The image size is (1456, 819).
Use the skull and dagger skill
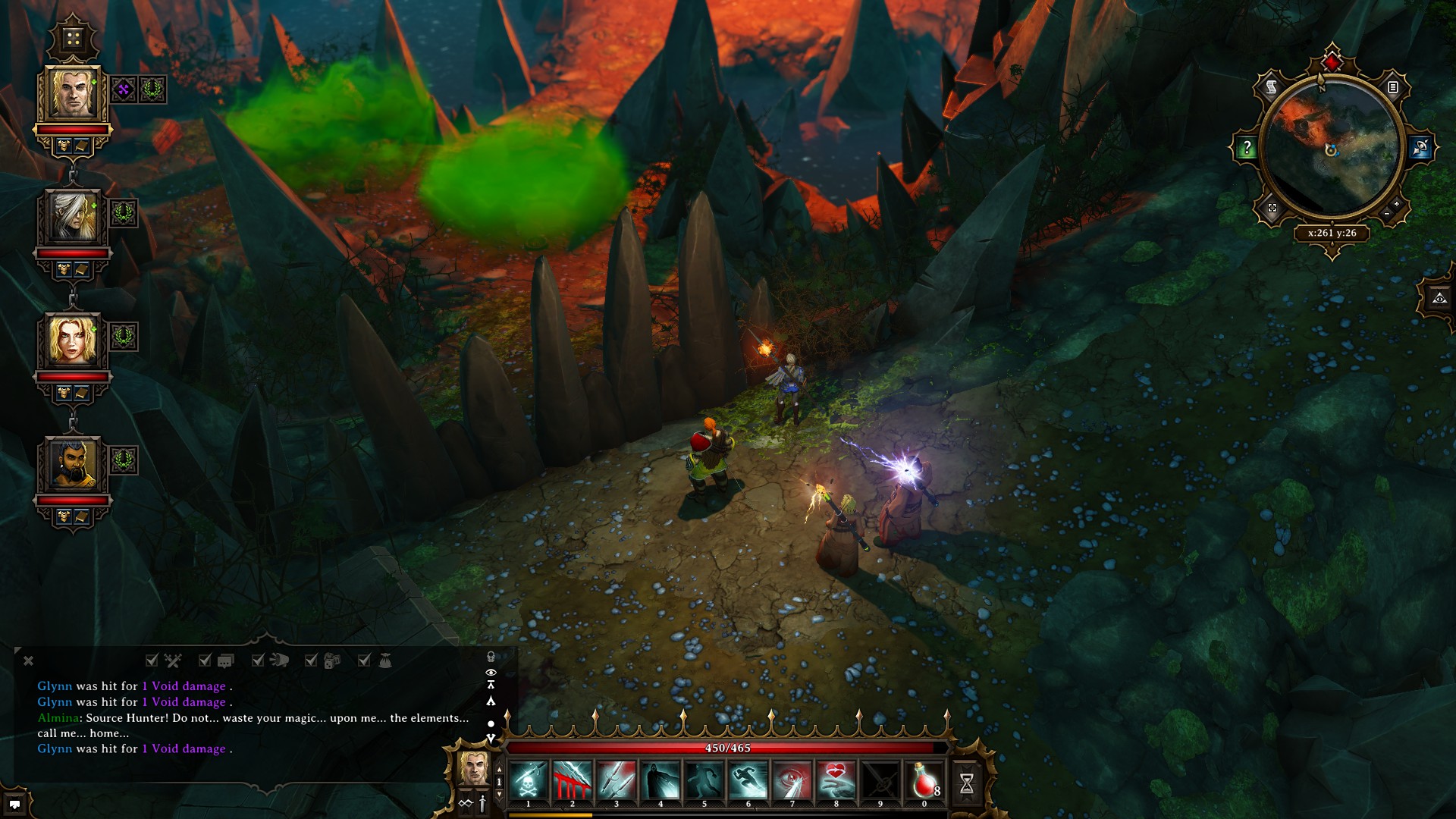(x=529, y=781)
